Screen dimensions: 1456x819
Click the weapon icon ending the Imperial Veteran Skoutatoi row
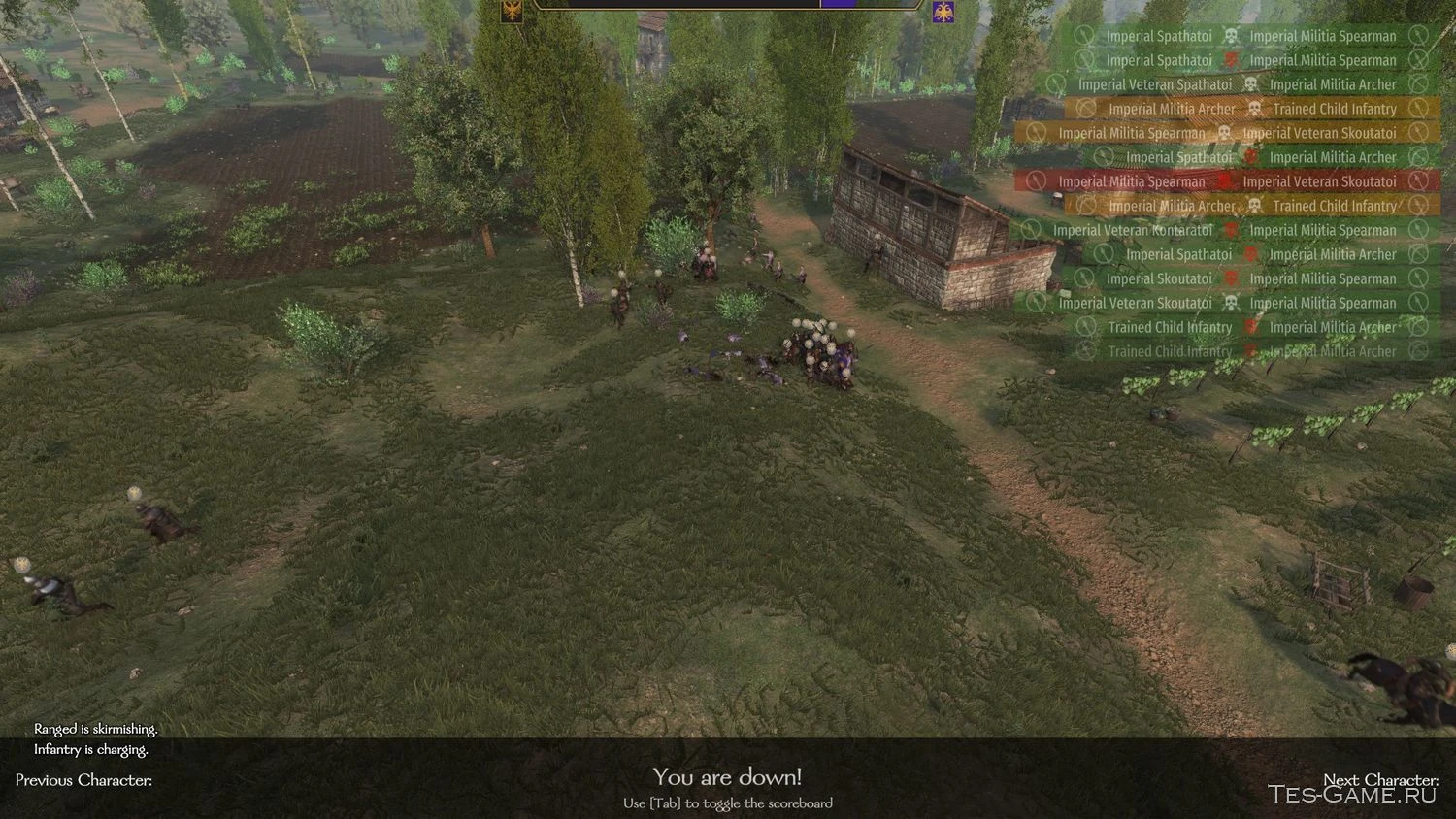click(1419, 133)
